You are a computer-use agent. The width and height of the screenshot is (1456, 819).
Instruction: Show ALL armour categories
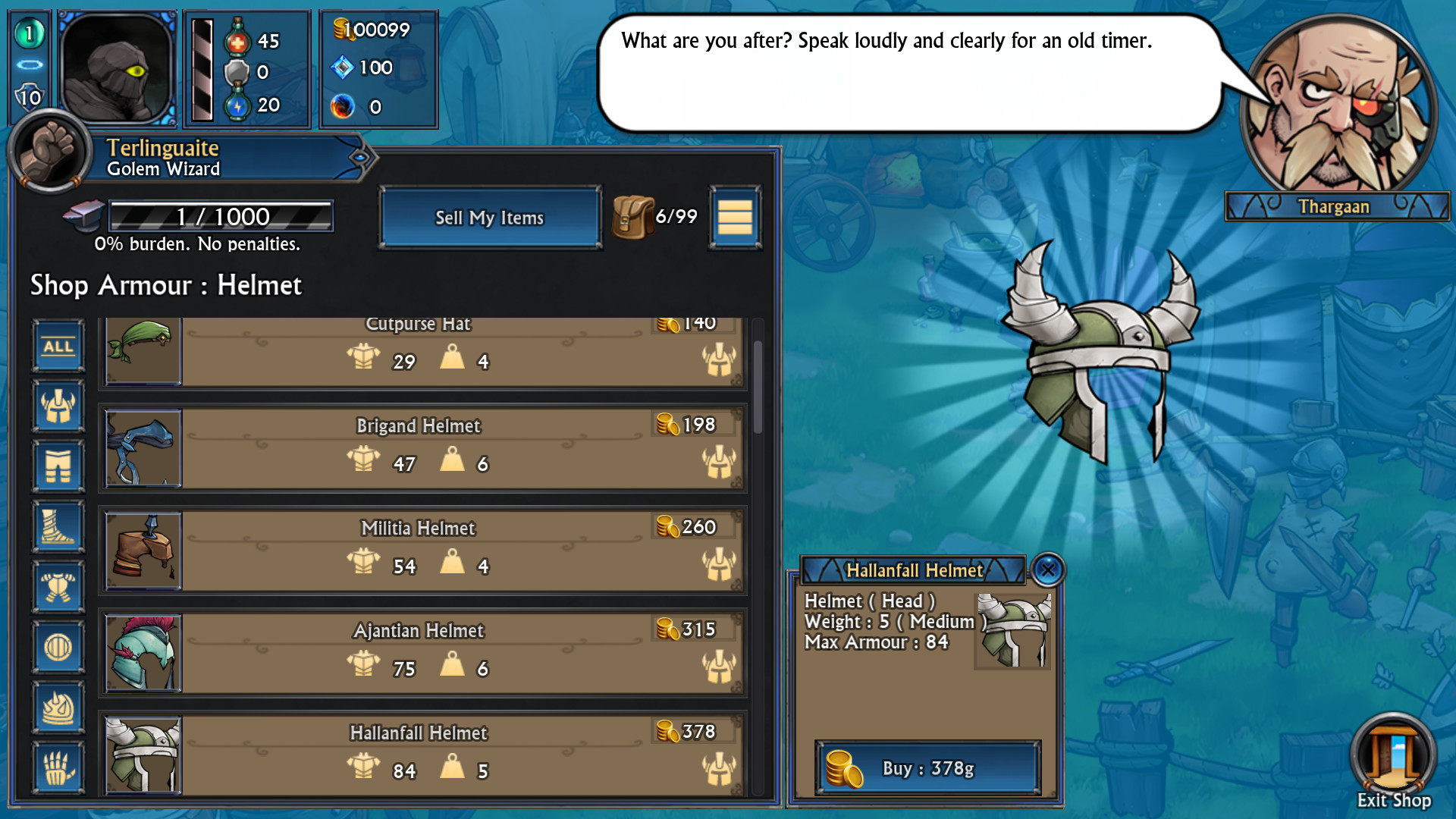(x=58, y=347)
